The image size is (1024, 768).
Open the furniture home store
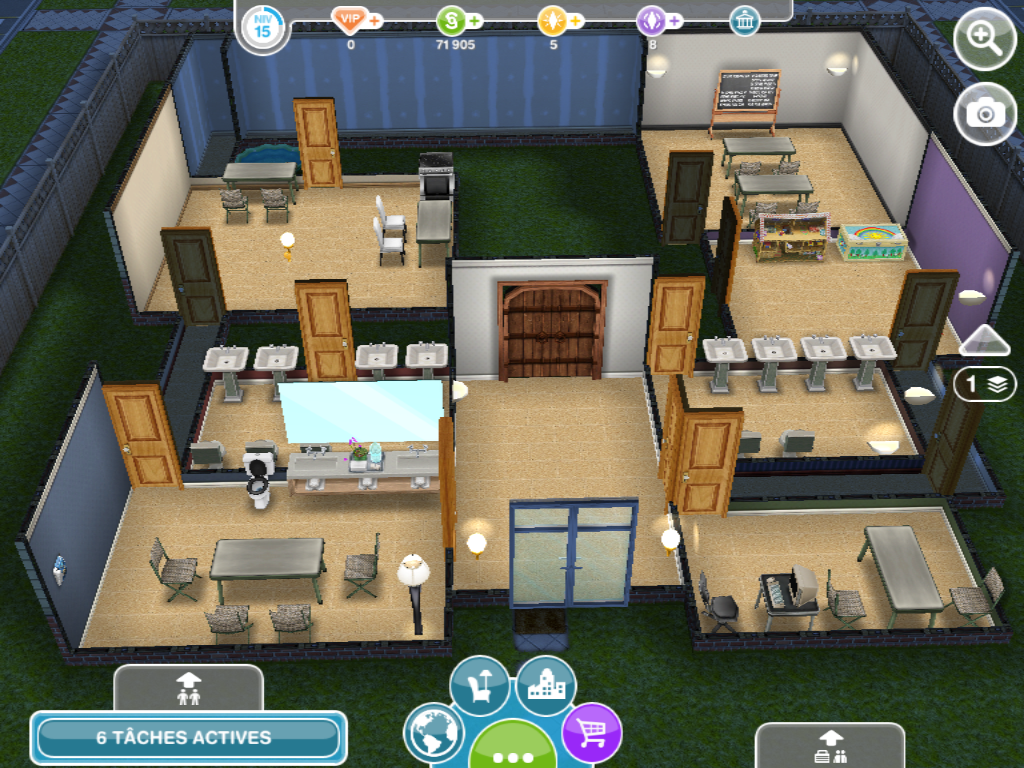tap(479, 686)
